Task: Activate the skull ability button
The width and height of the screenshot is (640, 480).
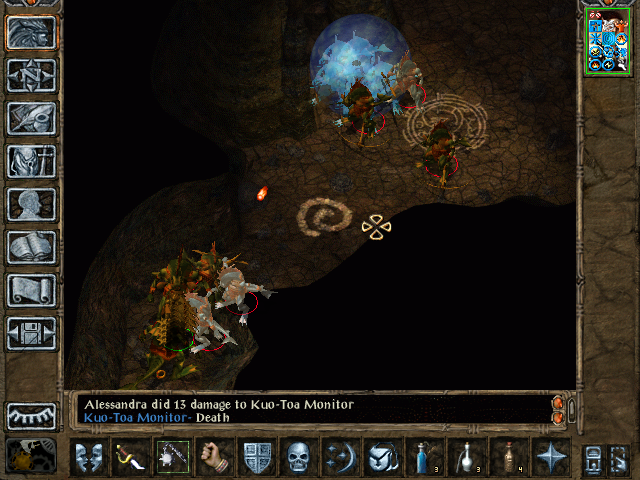Action: click(x=299, y=457)
